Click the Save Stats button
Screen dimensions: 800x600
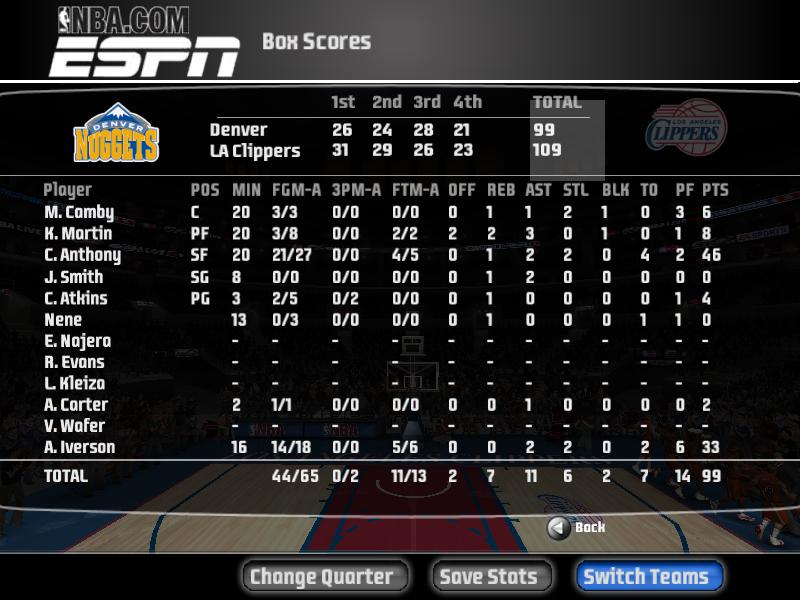[x=489, y=577]
